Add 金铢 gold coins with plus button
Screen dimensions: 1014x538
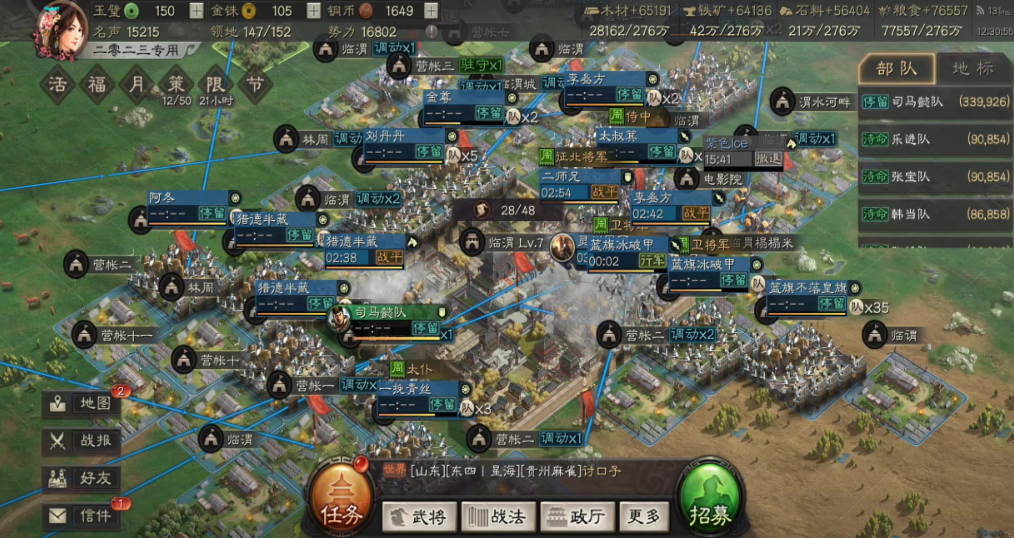[x=311, y=11]
